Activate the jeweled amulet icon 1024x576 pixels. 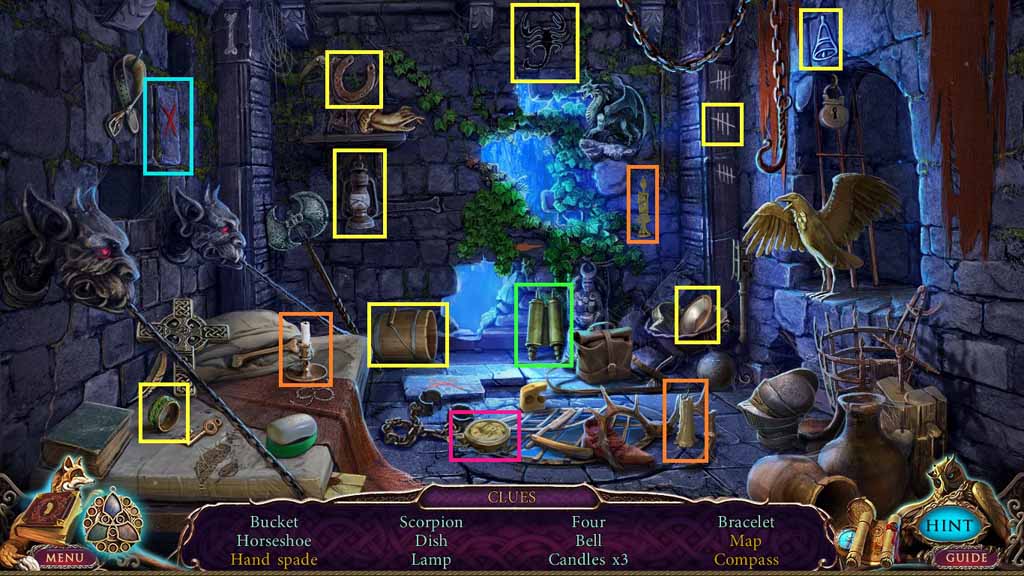(x=112, y=512)
